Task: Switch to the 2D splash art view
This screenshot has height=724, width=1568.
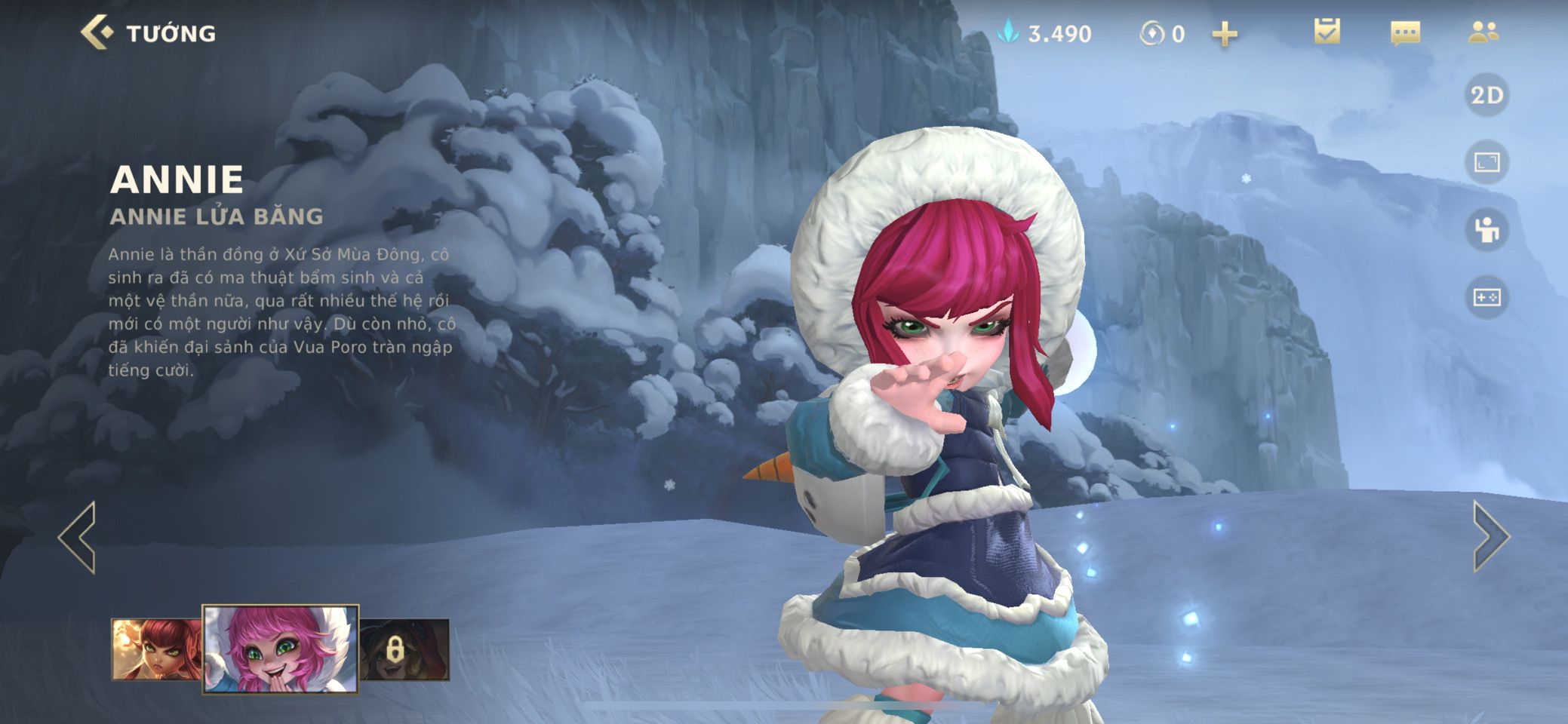Action: (x=1487, y=95)
